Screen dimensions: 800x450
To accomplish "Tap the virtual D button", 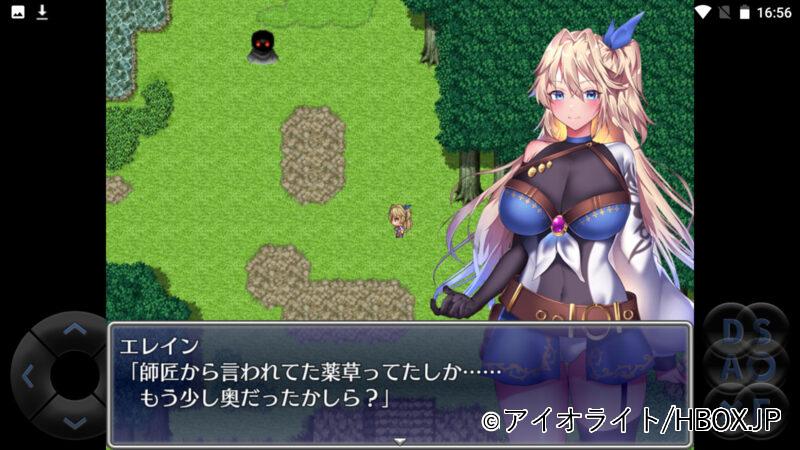I will (x=732, y=331).
